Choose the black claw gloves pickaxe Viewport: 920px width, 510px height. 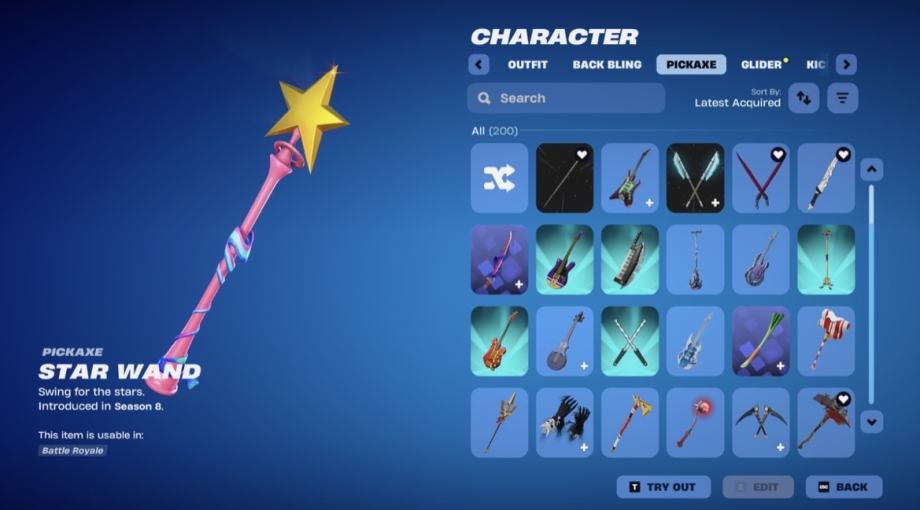click(565, 423)
